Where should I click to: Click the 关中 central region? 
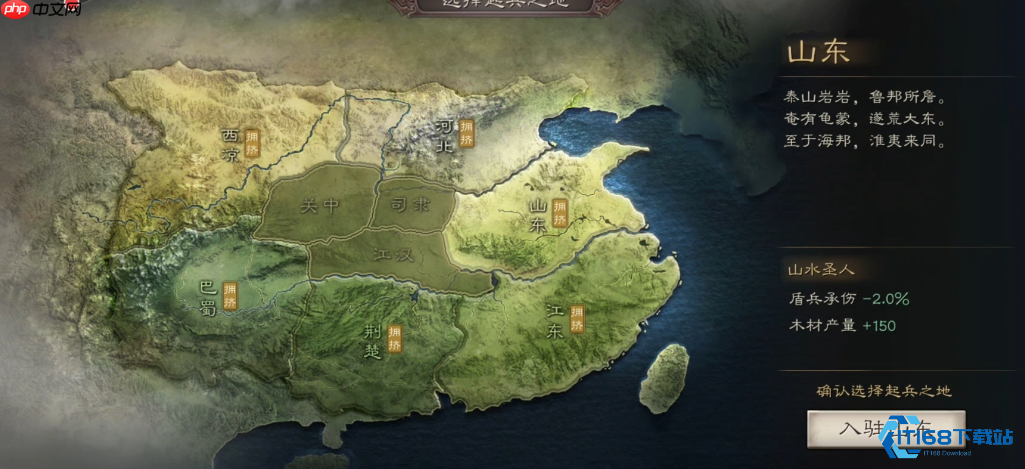point(320,206)
